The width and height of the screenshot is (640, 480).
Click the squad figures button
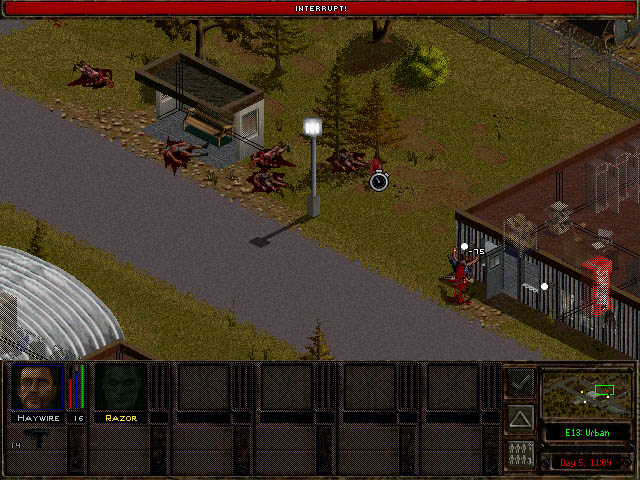(519, 452)
